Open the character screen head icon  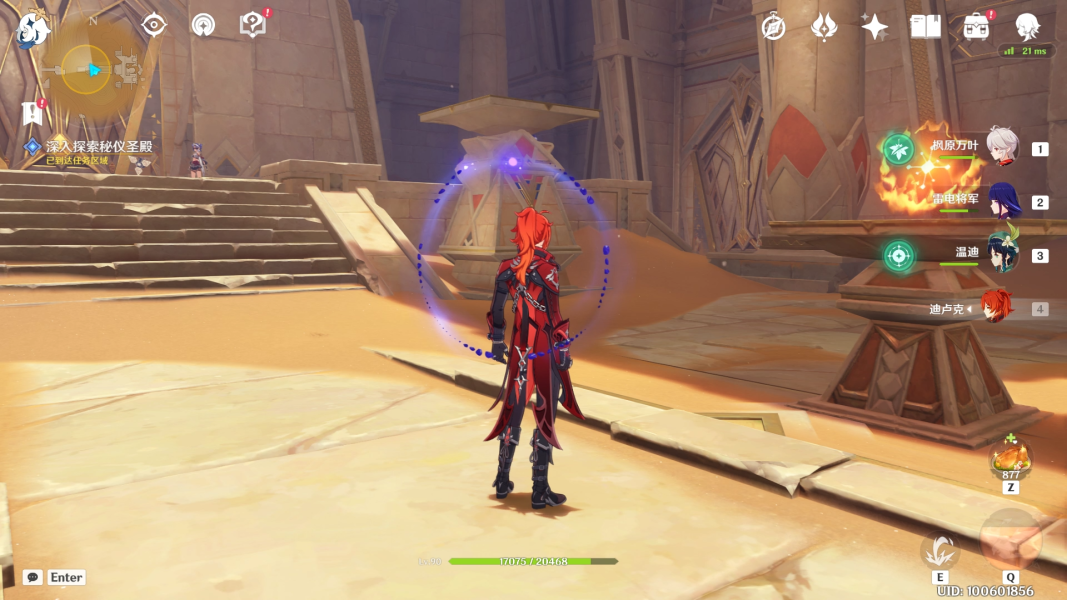pos(1026,27)
